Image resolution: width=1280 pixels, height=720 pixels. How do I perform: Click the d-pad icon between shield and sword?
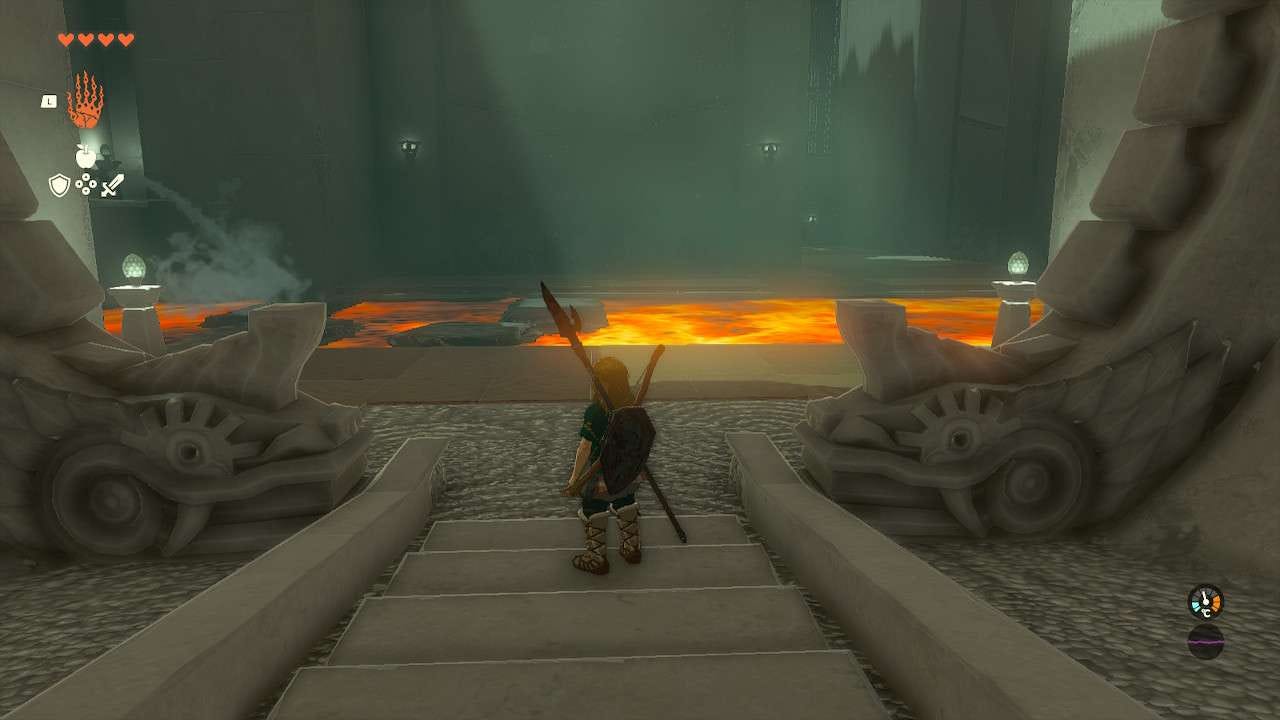(x=86, y=184)
